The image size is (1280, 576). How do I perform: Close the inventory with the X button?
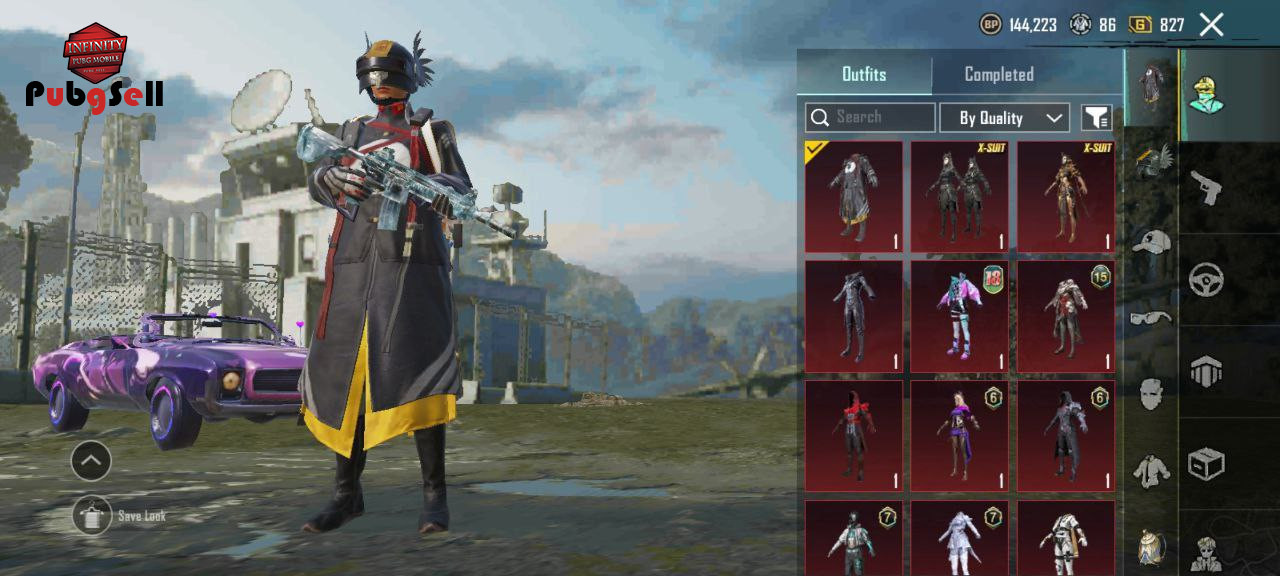(x=1211, y=25)
